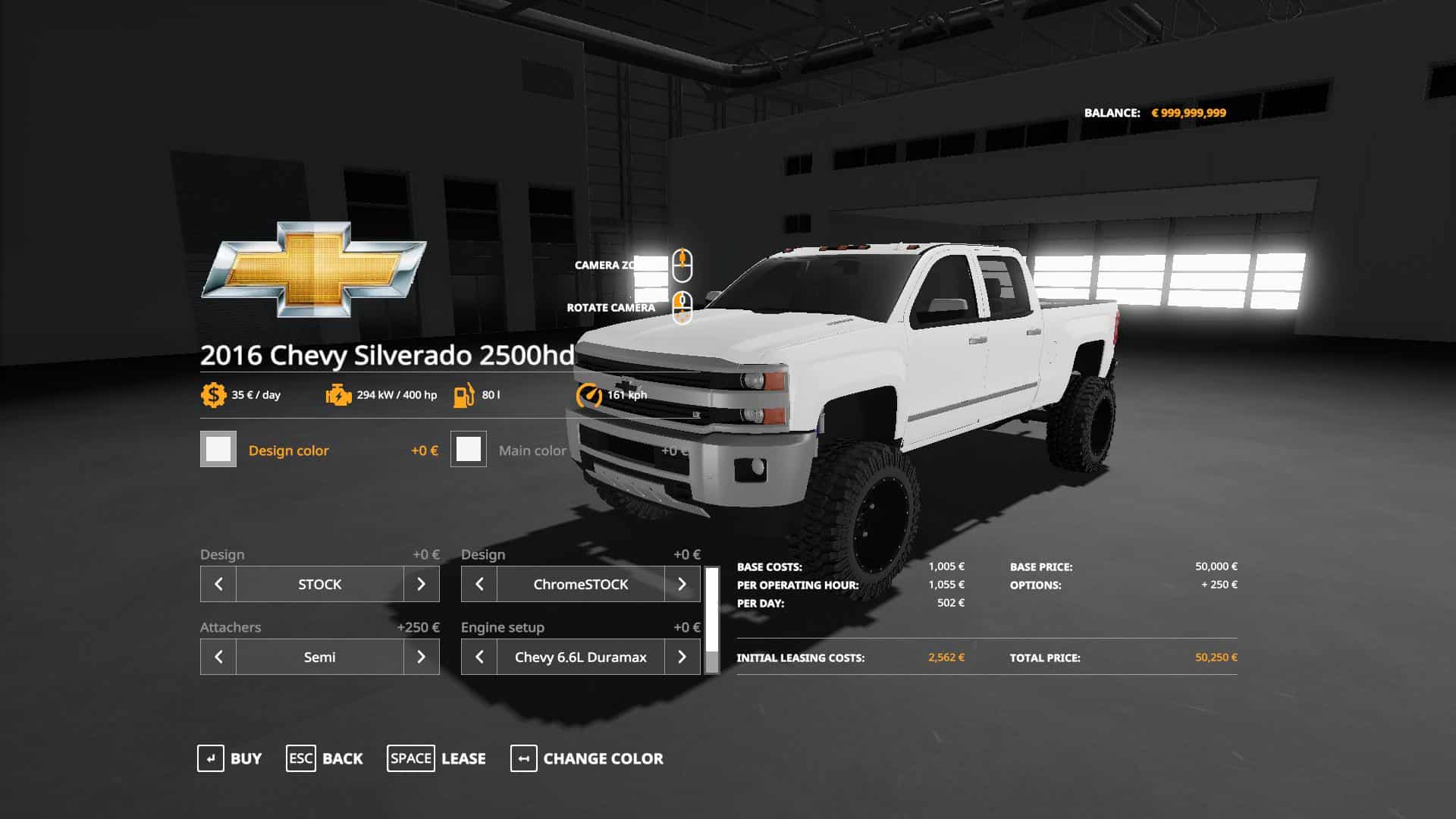This screenshot has width=1456, height=819.
Task: Open the Change Color option
Action: 587,758
